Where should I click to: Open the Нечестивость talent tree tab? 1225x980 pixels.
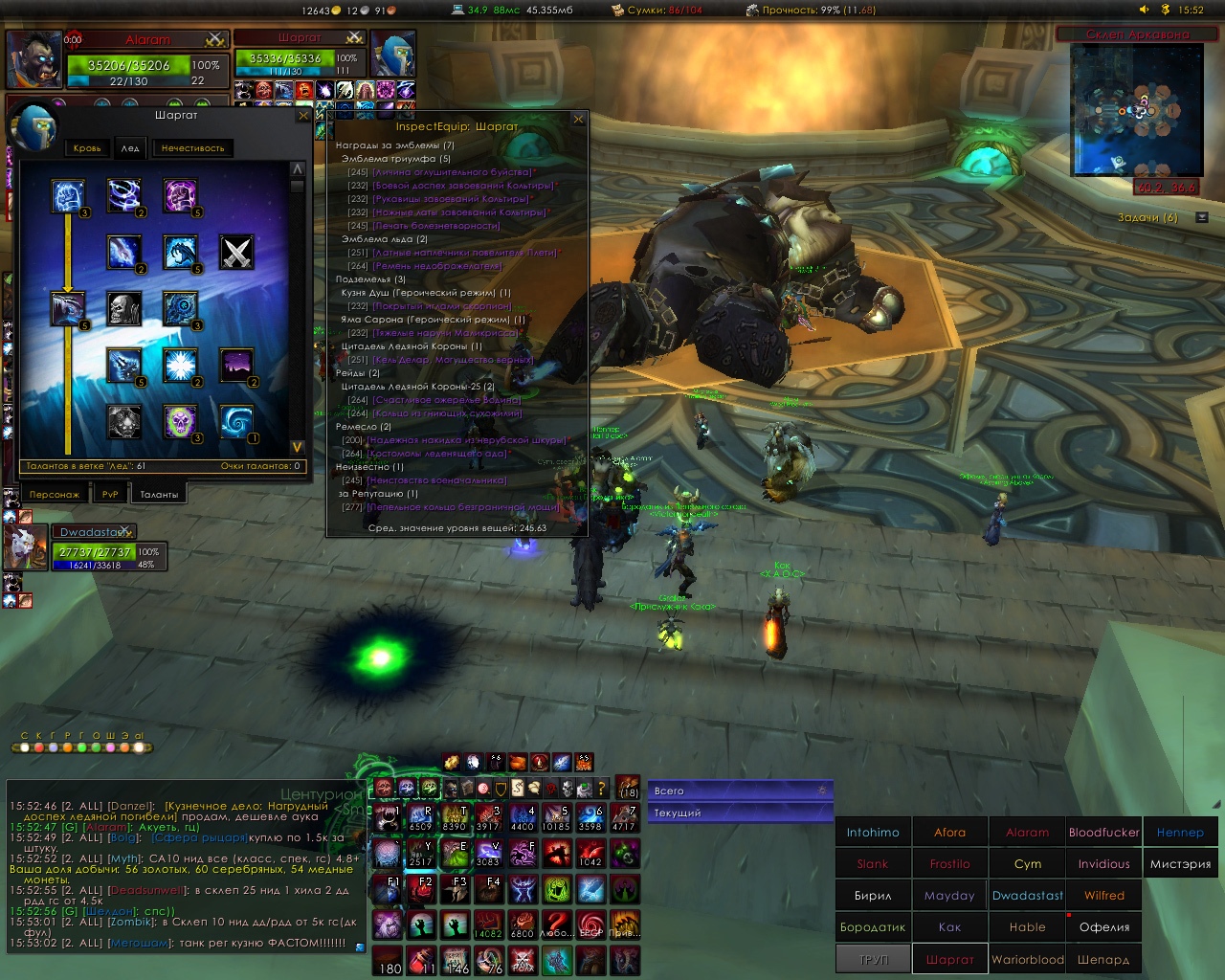tap(192, 148)
